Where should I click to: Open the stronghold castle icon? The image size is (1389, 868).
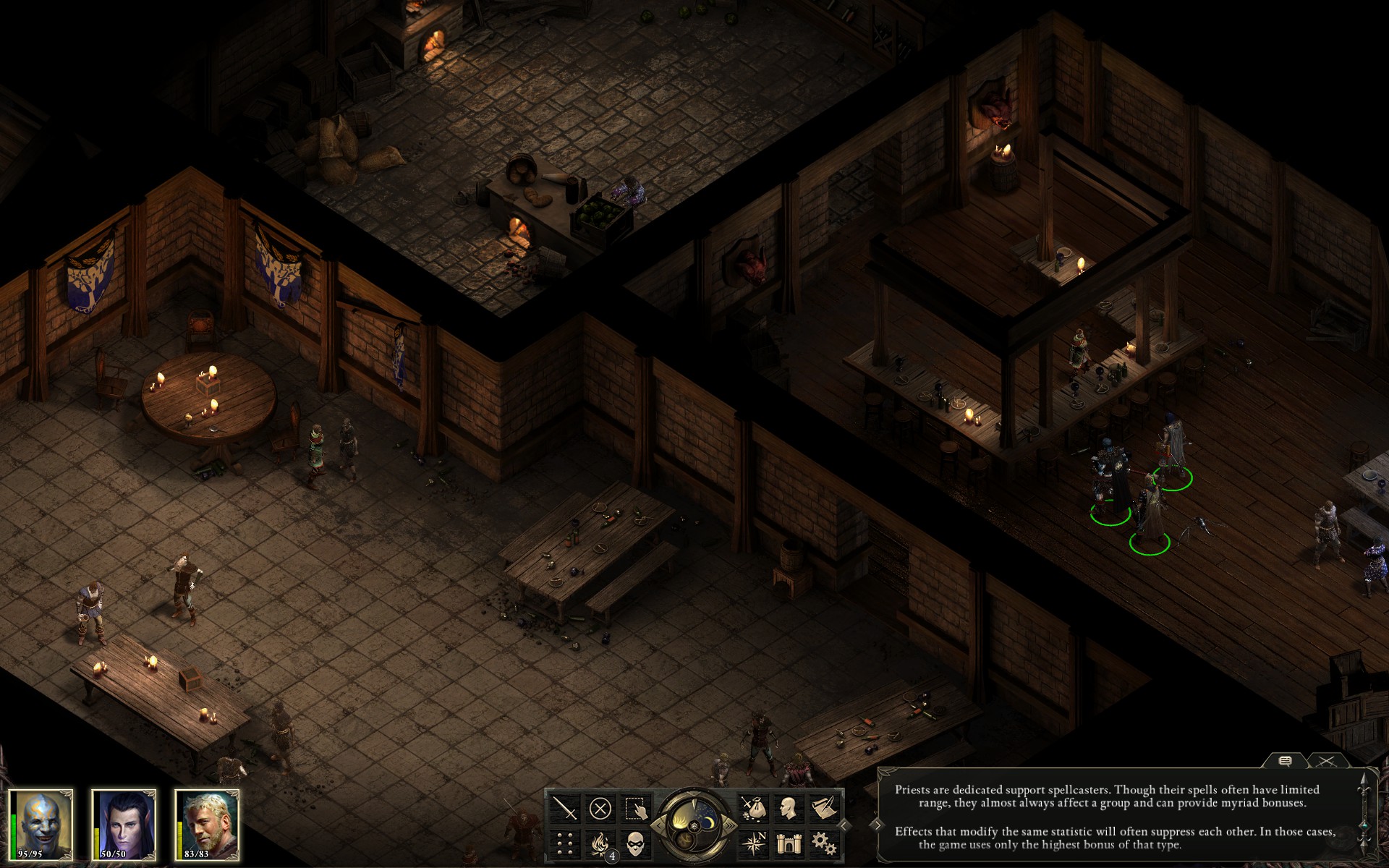tap(789, 843)
